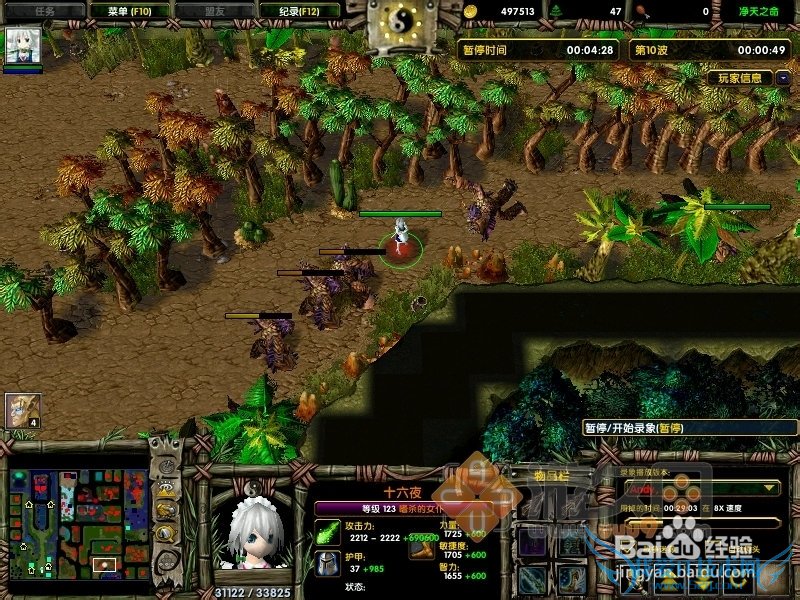This screenshot has width=800, height=600.
Task: Open the replay player dropdown
Action: [x=700, y=487]
